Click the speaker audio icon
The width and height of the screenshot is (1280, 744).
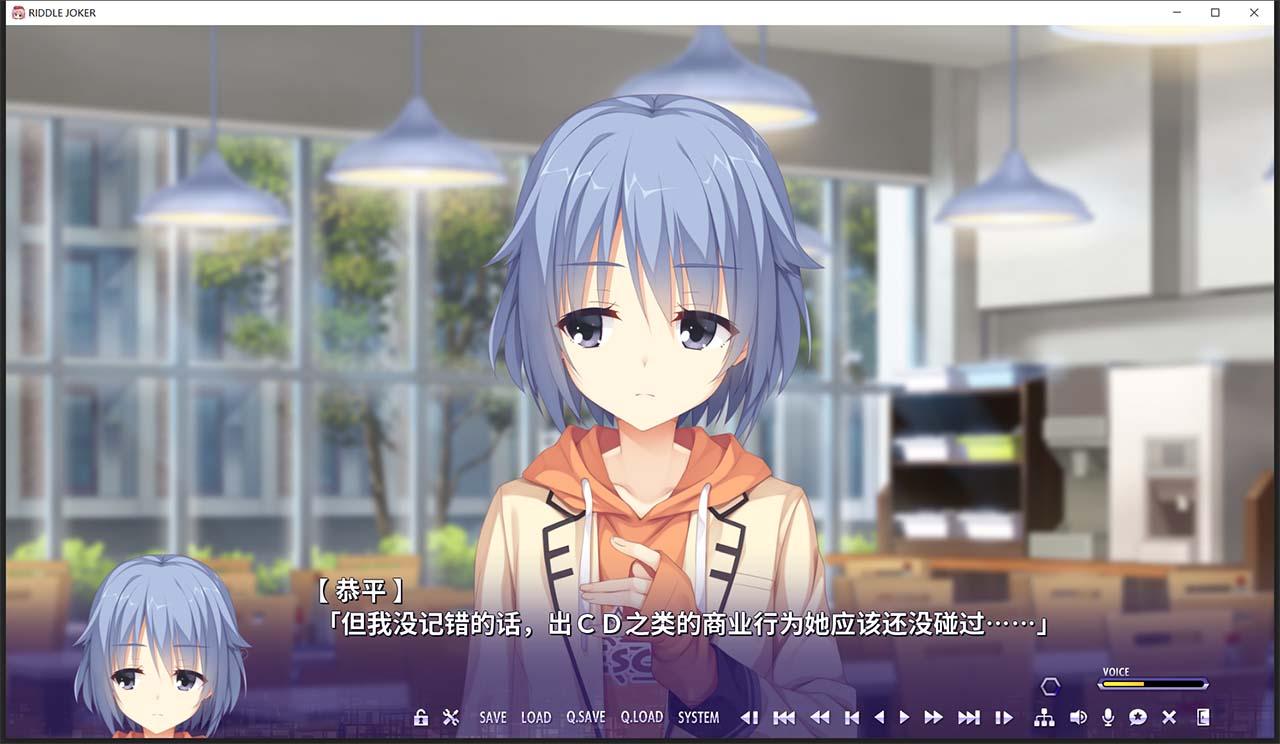tap(1077, 717)
